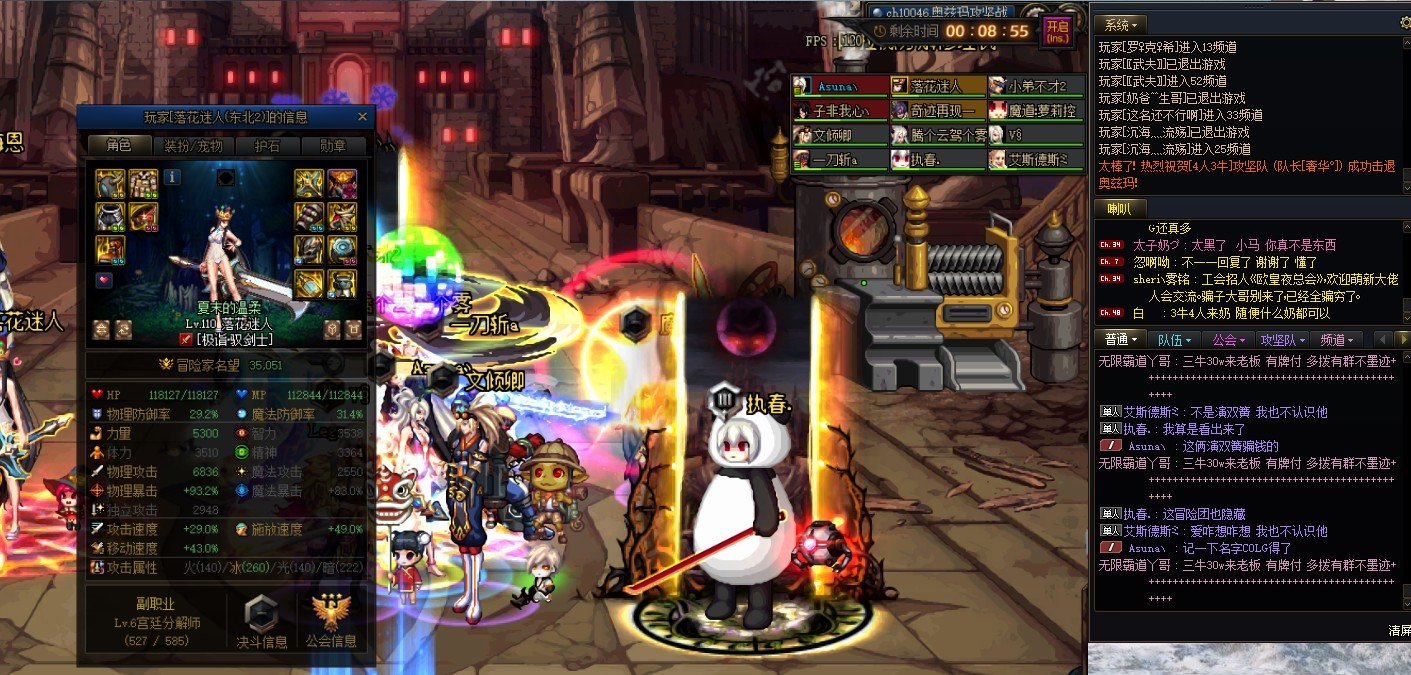The height and width of the screenshot is (675, 1411).
Task: Open 决斗信息 duel info
Action: (261, 622)
